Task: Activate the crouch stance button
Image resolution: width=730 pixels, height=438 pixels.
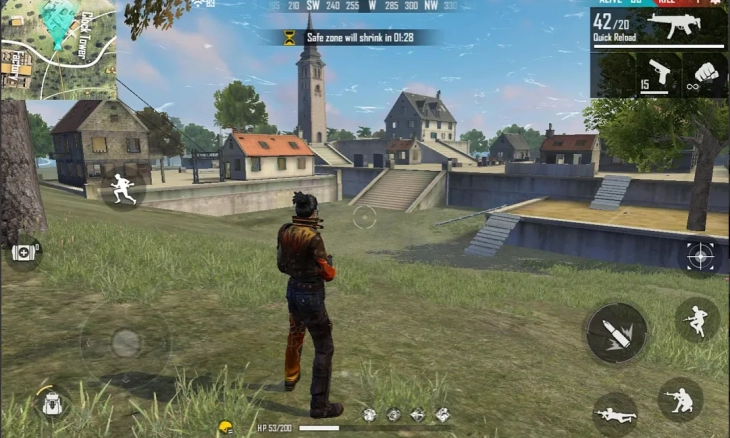Action: pos(679,398)
